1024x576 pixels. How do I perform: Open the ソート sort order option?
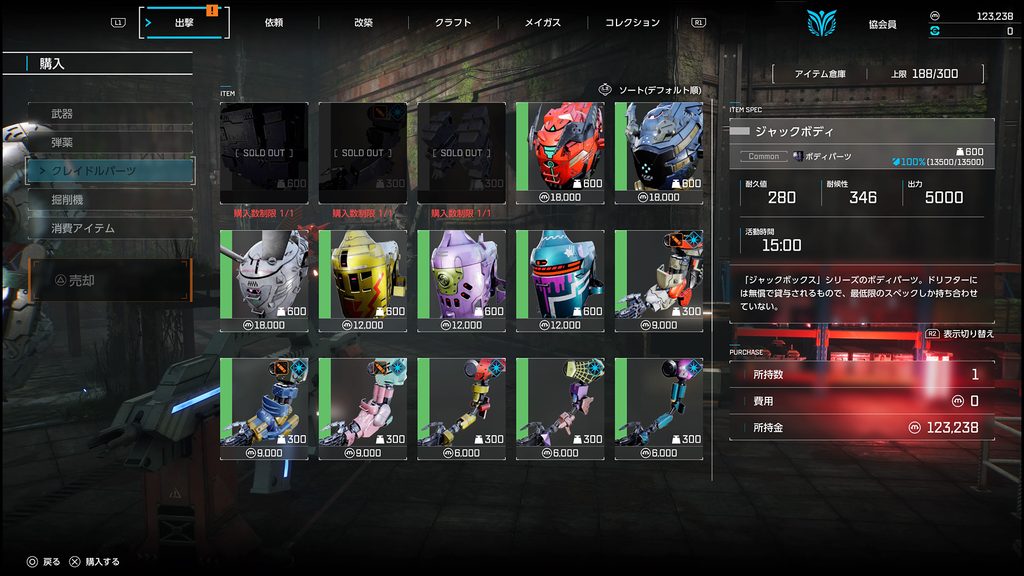tap(650, 90)
